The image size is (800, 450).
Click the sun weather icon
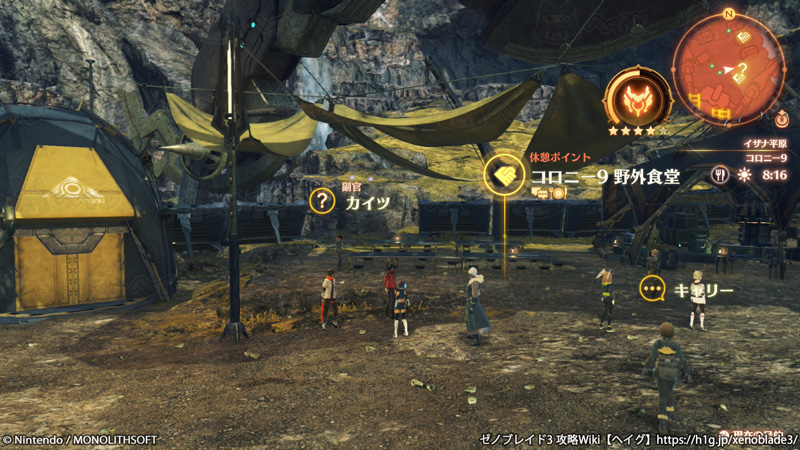[x=743, y=174]
